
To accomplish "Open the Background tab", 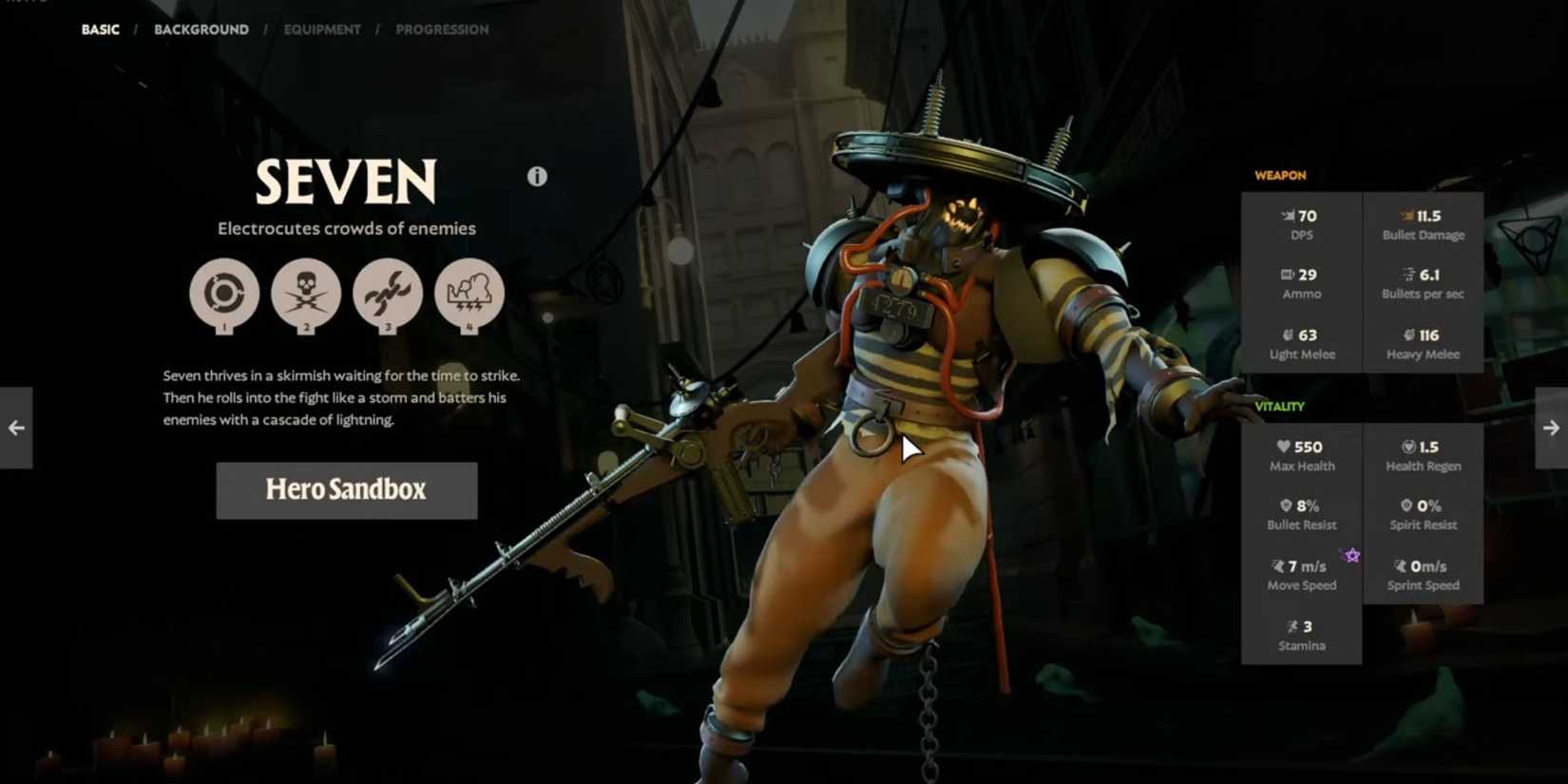I will click(201, 29).
